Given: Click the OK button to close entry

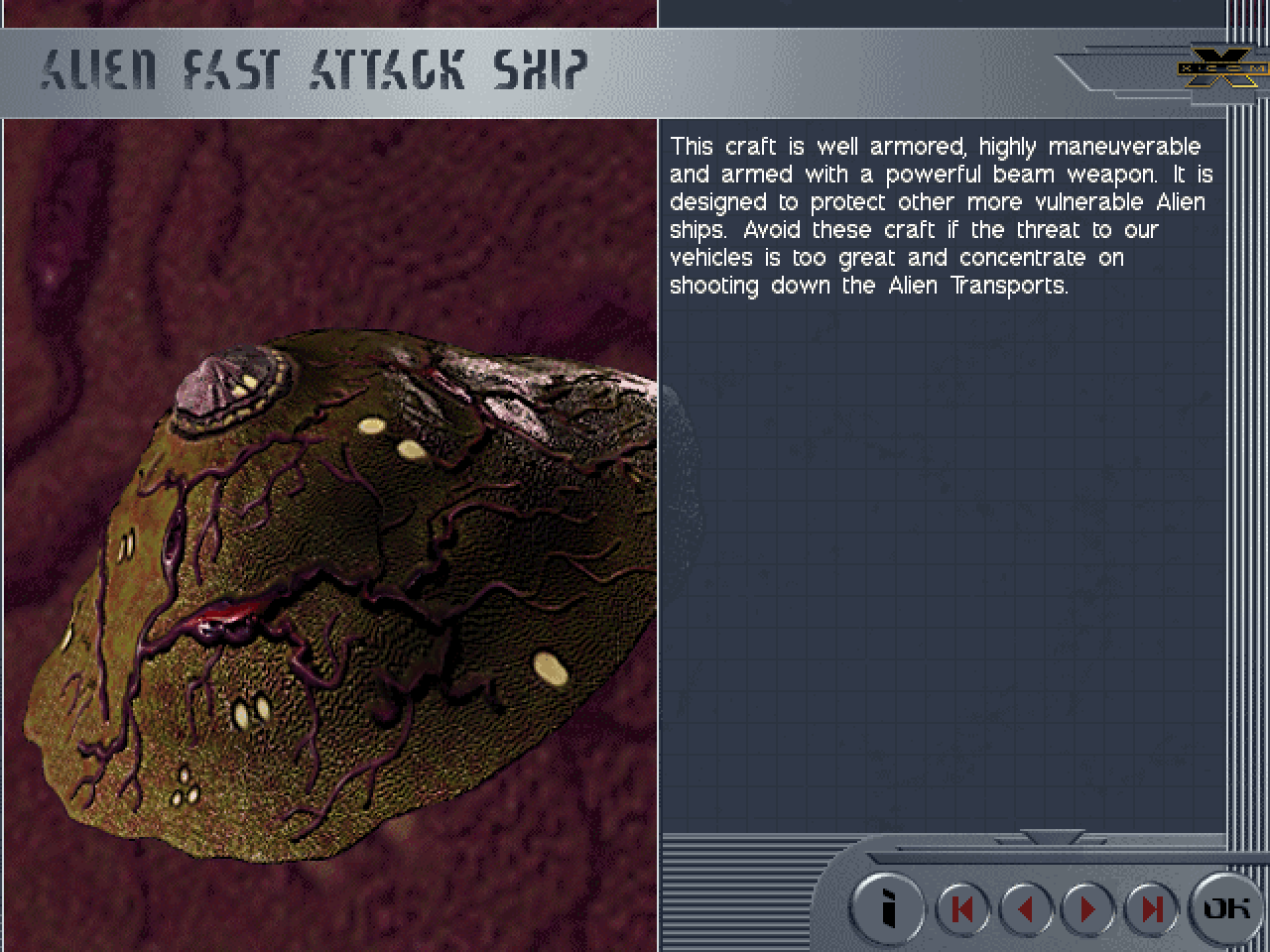Looking at the screenshot, I should click(1226, 907).
